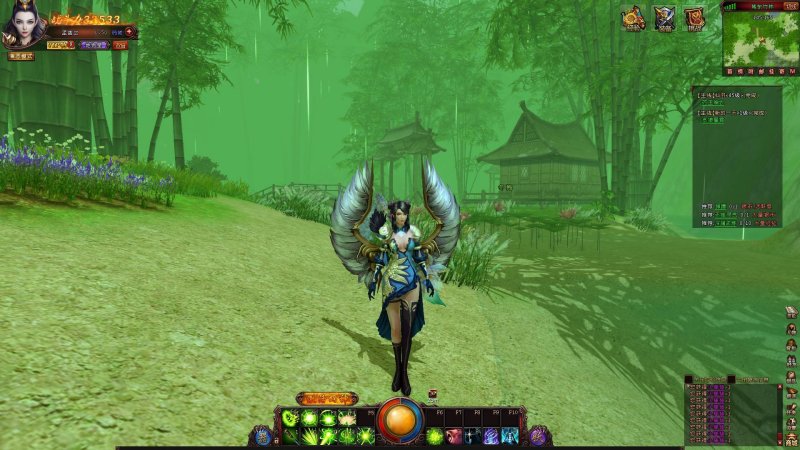
Task: Click the red plus button beside the name bar
Action: pos(129,32)
